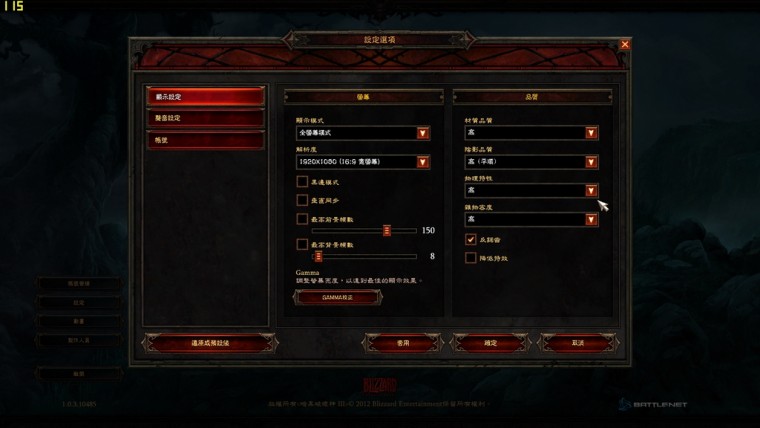Viewport: 760px width, 428px height.
Task: Switch to the 顯示設定 (Video) tab
Action: tap(205, 97)
